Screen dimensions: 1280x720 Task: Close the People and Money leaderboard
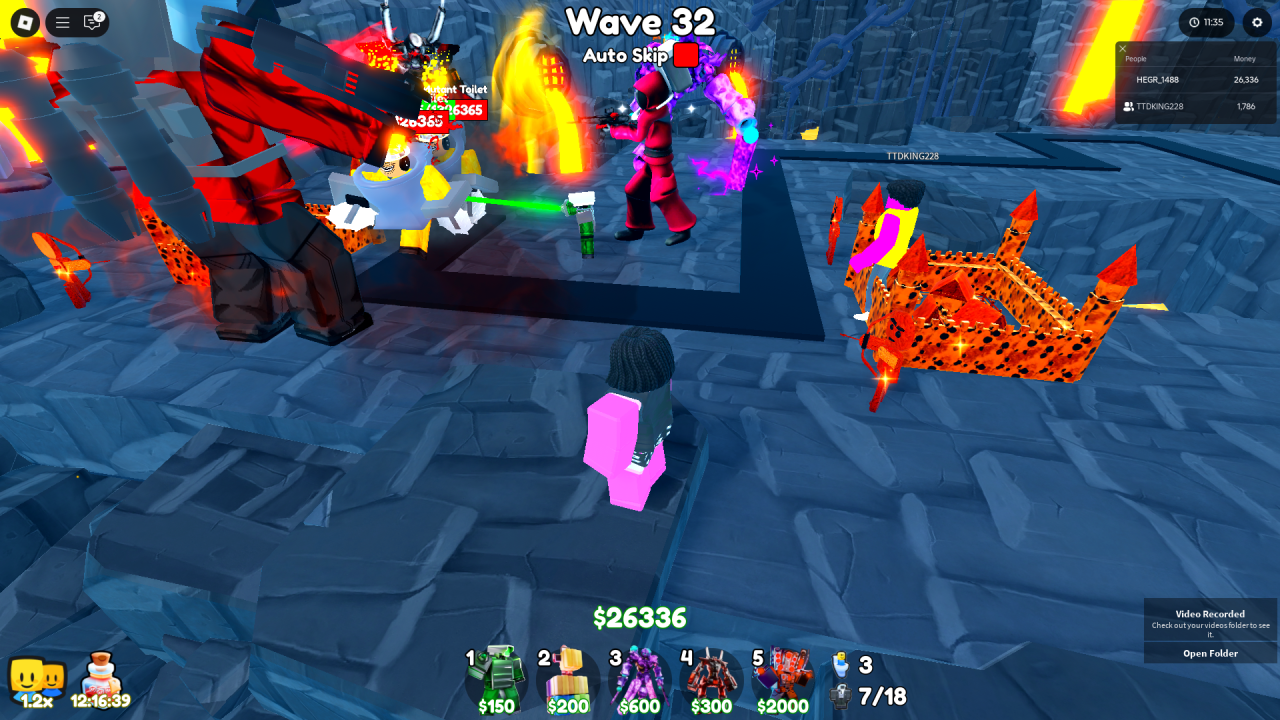click(x=1123, y=48)
